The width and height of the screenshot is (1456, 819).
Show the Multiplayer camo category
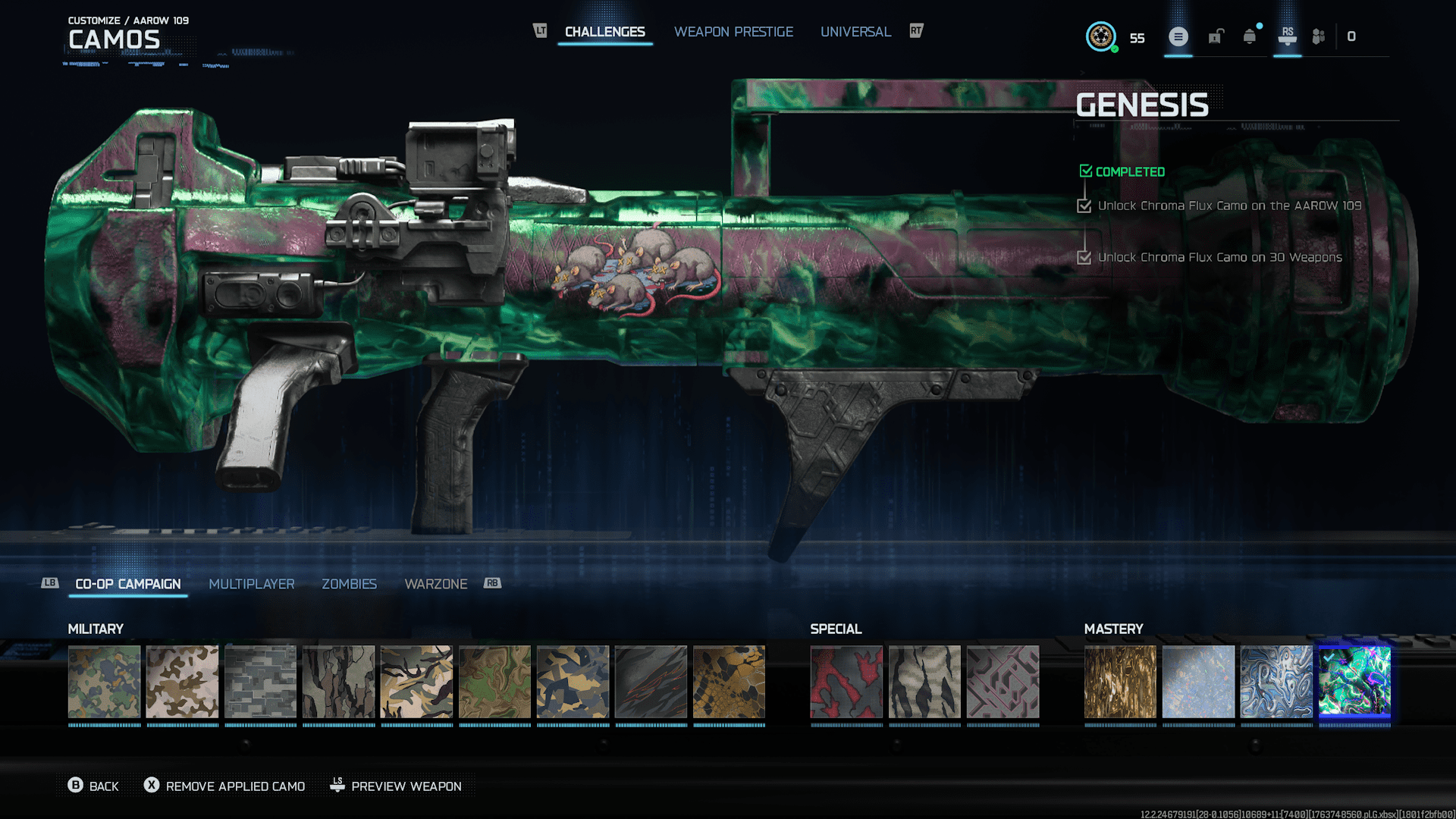(252, 584)
